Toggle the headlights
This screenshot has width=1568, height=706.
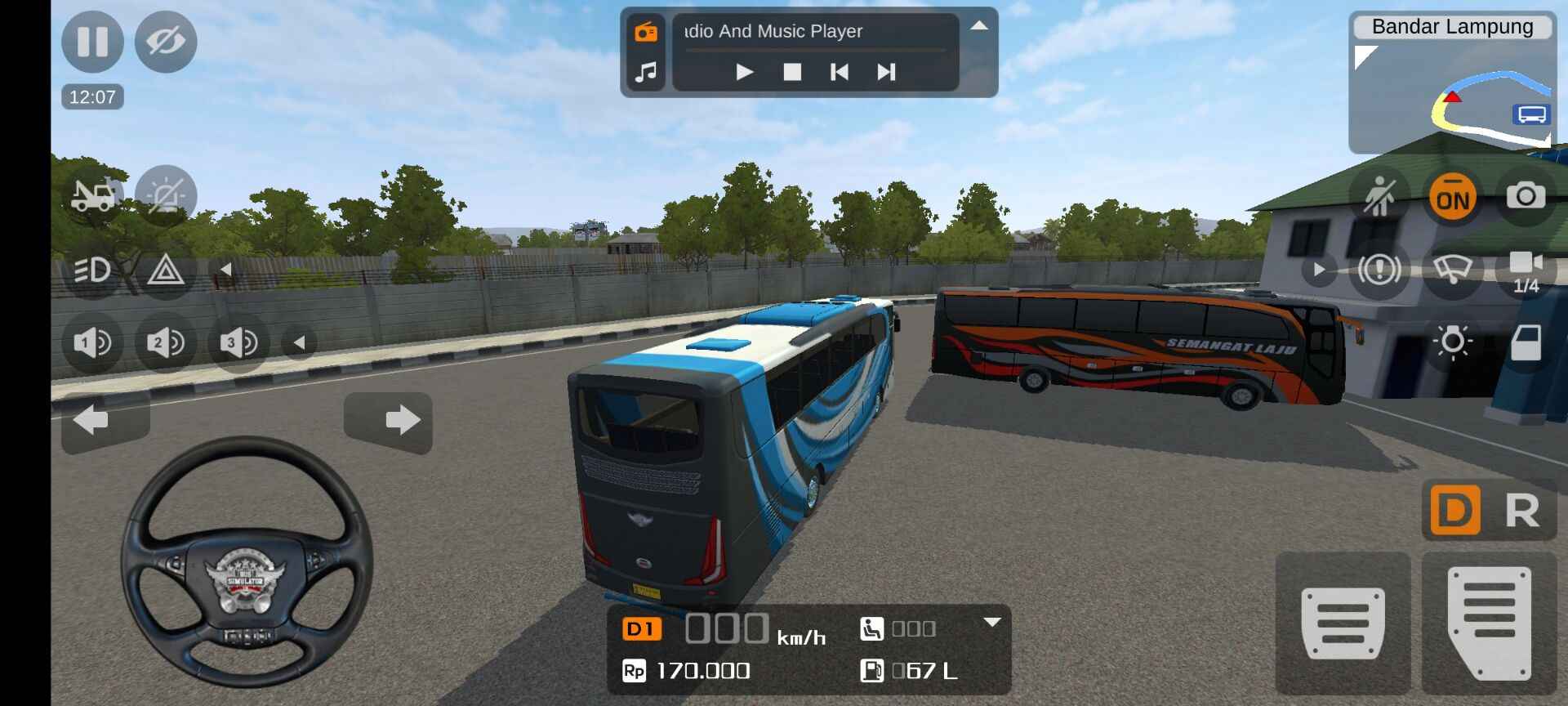[92, 269]
